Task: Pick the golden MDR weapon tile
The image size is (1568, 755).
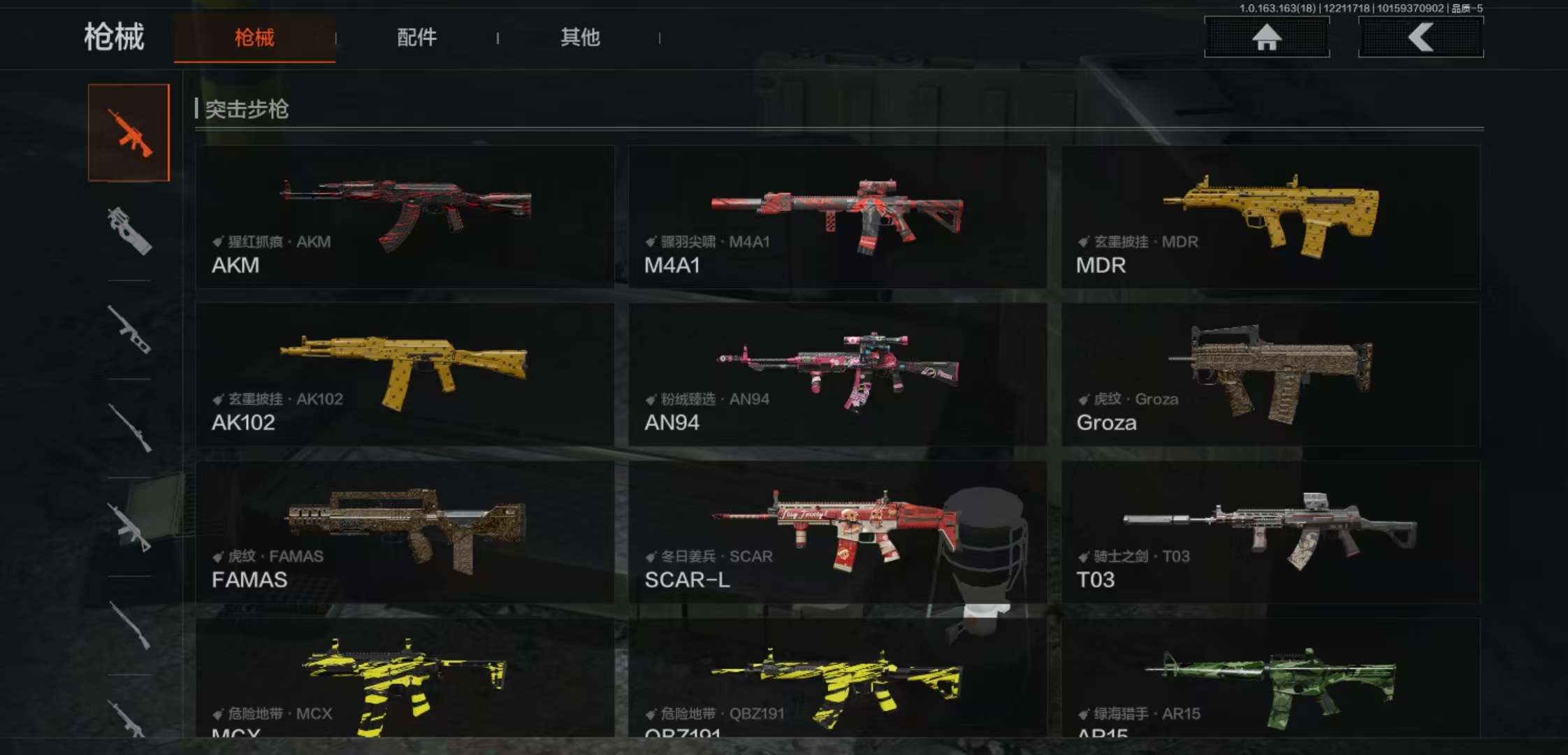Action: click(1270, 217)
